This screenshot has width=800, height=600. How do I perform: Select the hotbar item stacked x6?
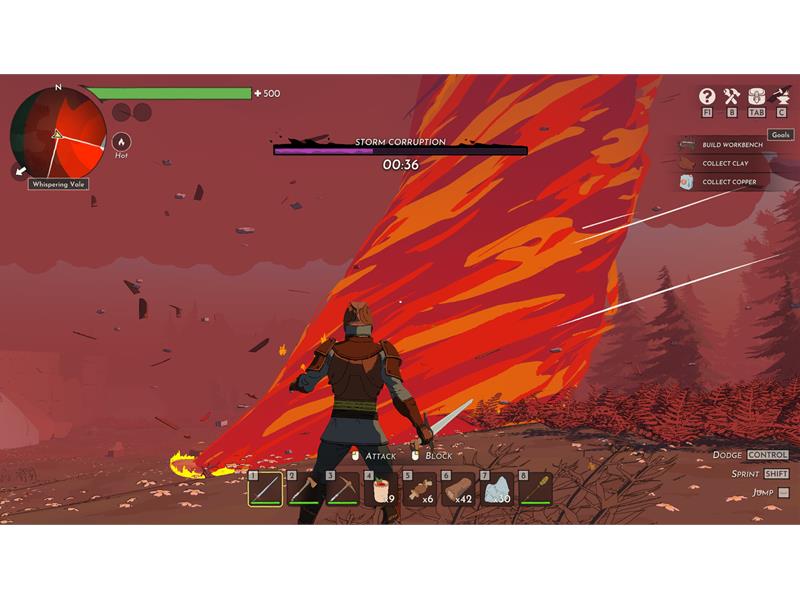(x=420, y=489)
